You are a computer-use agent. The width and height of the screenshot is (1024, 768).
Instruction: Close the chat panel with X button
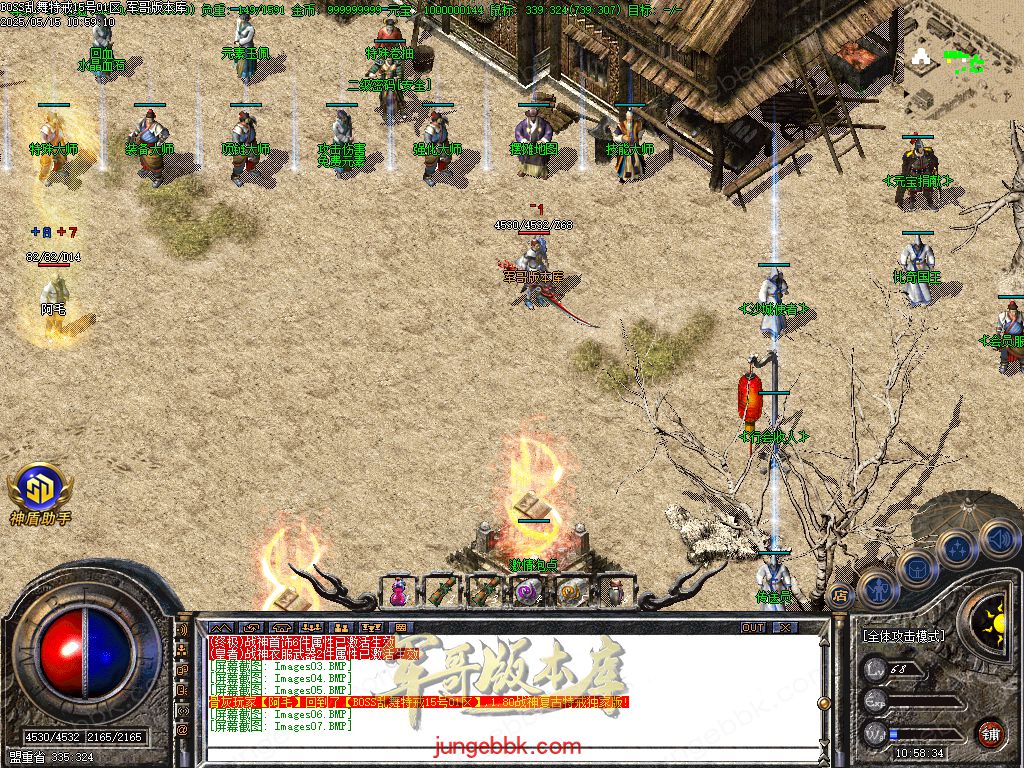click(x=786, y=627)
